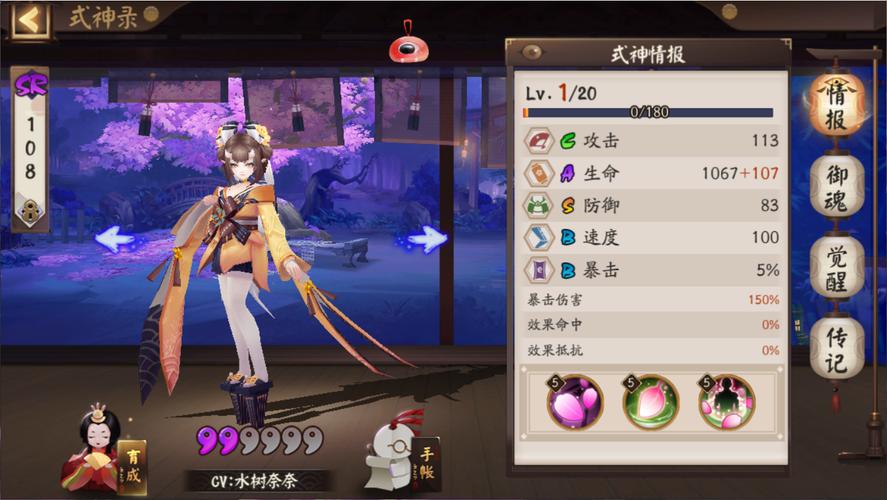
Task: Show the 传记 lantern tab
Action: [836, 347]
